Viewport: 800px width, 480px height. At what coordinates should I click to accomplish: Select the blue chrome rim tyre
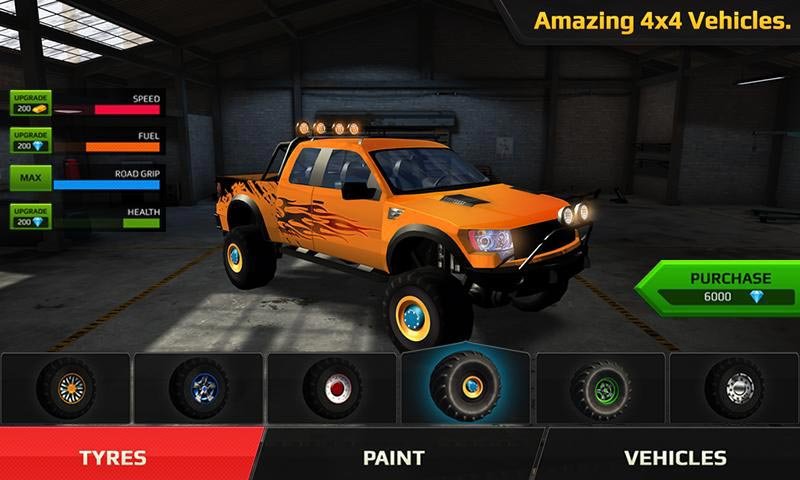click(x=199, y=386)
